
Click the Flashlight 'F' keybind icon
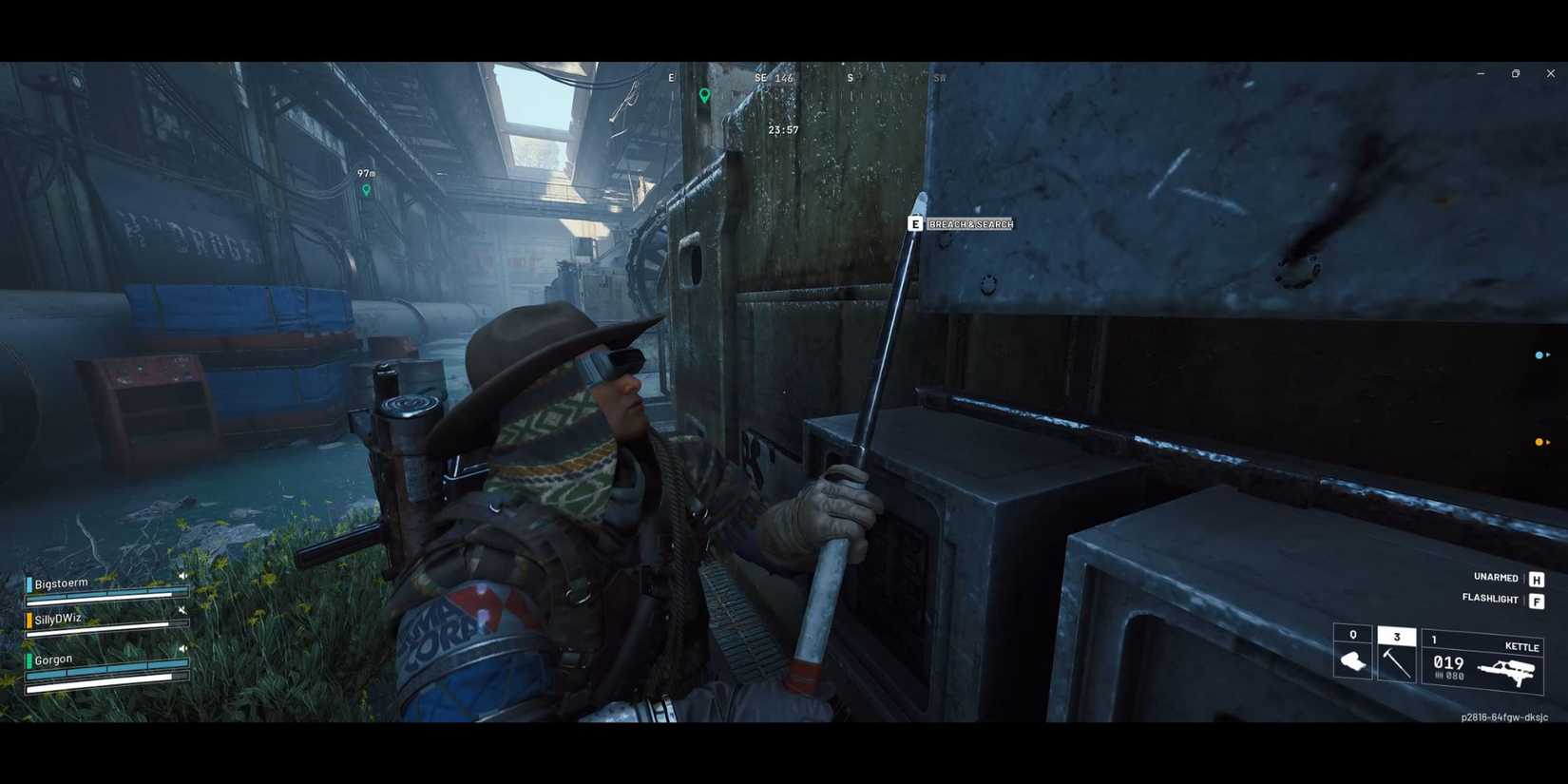tap(1536, 600)
